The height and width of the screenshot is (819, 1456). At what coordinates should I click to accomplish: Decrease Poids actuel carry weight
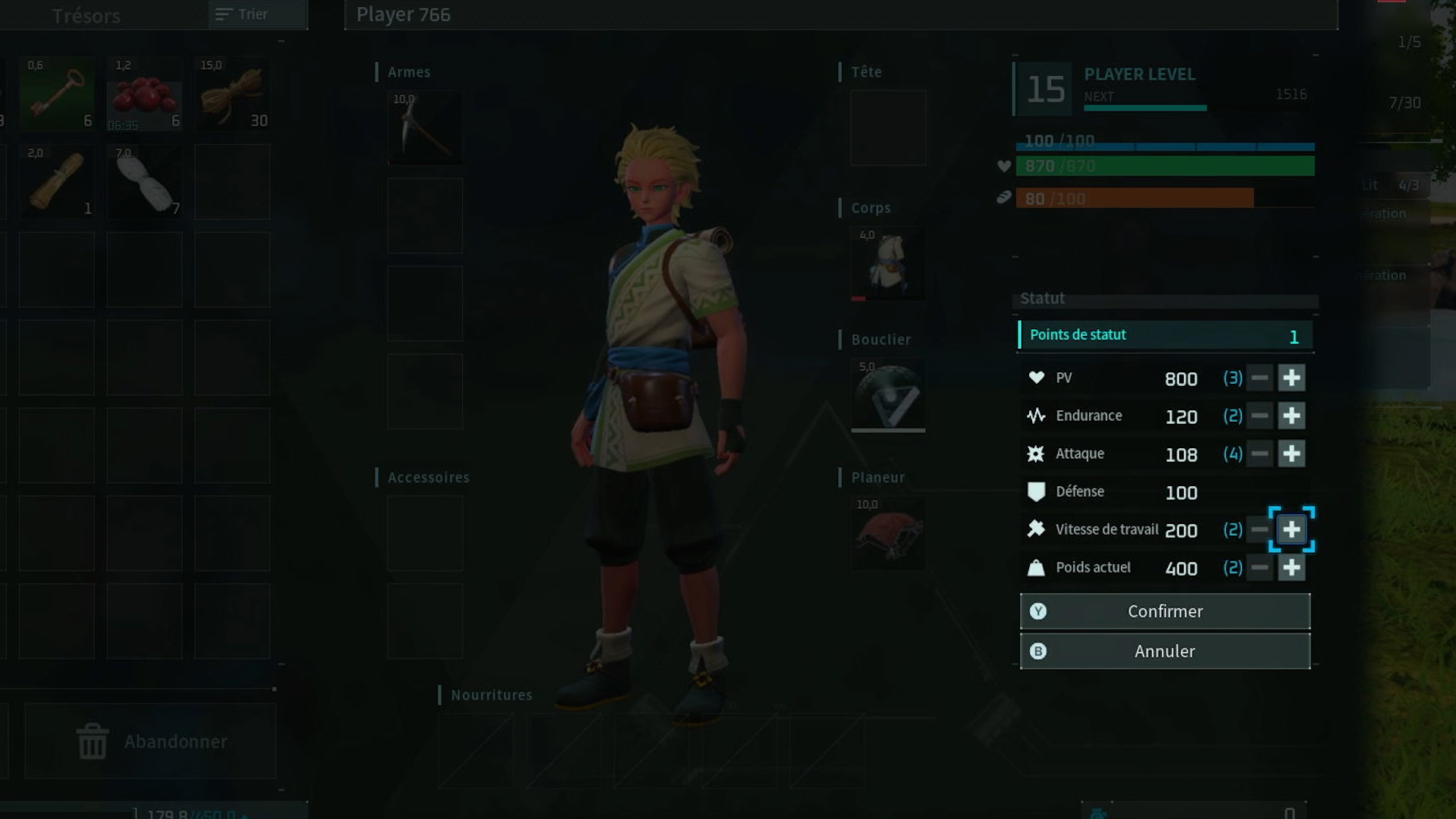(1260, 567)
